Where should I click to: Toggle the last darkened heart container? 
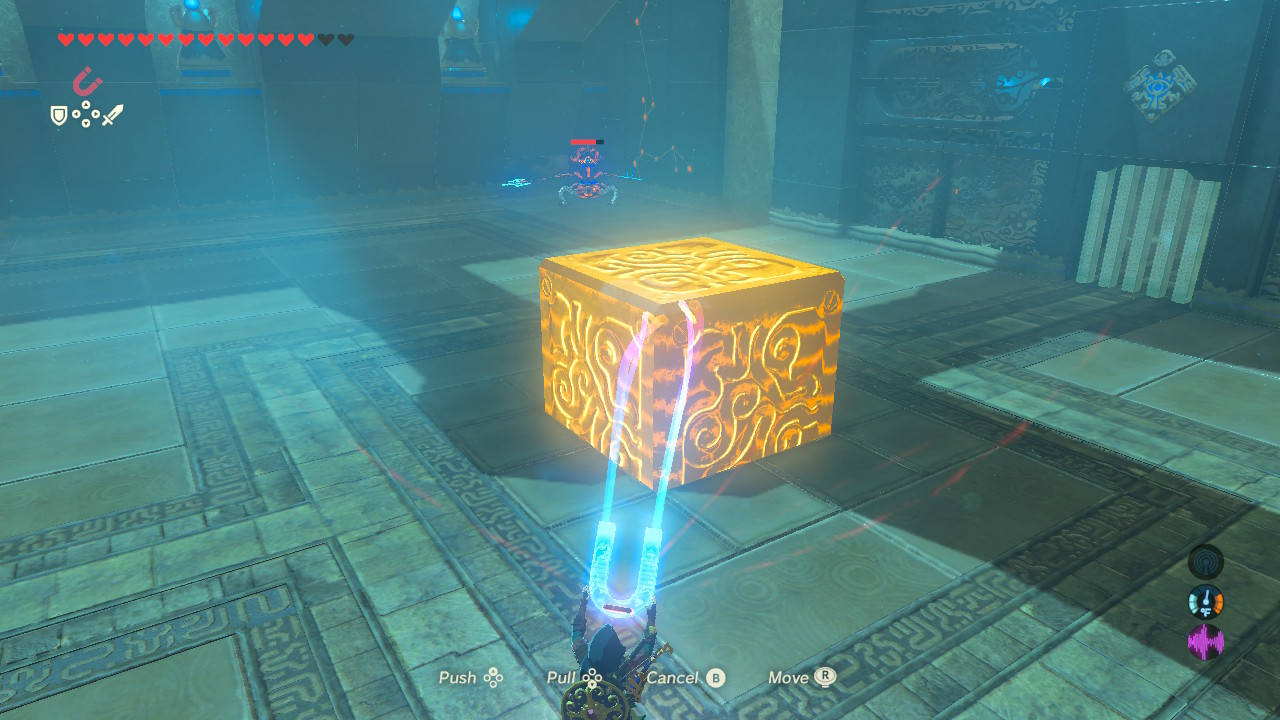pos(345,40)
